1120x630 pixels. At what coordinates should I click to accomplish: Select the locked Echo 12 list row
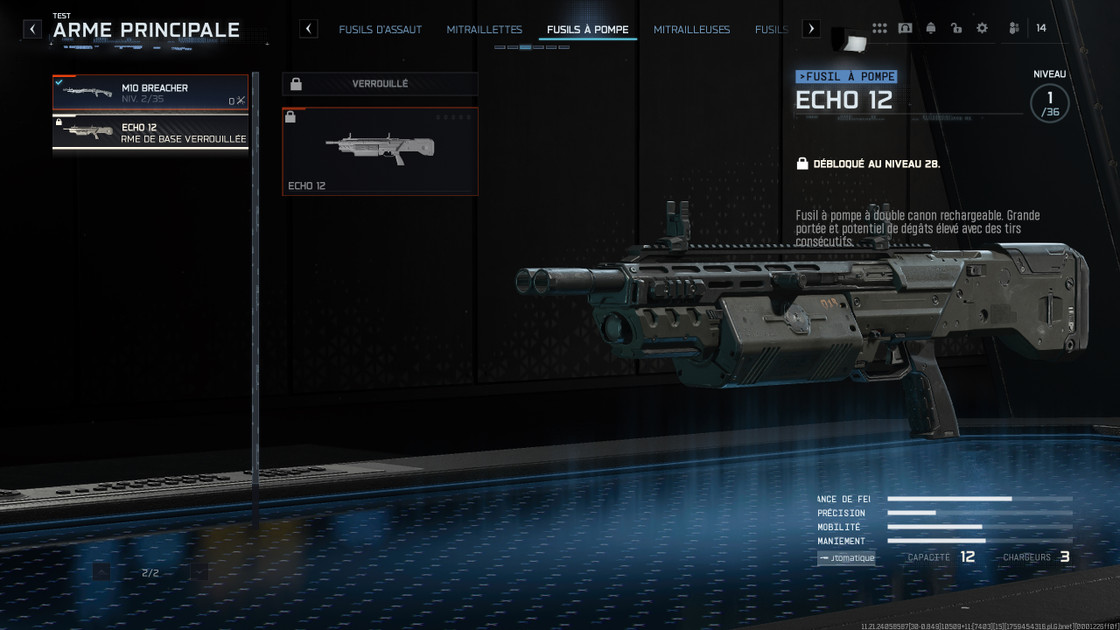click(150, 133)
